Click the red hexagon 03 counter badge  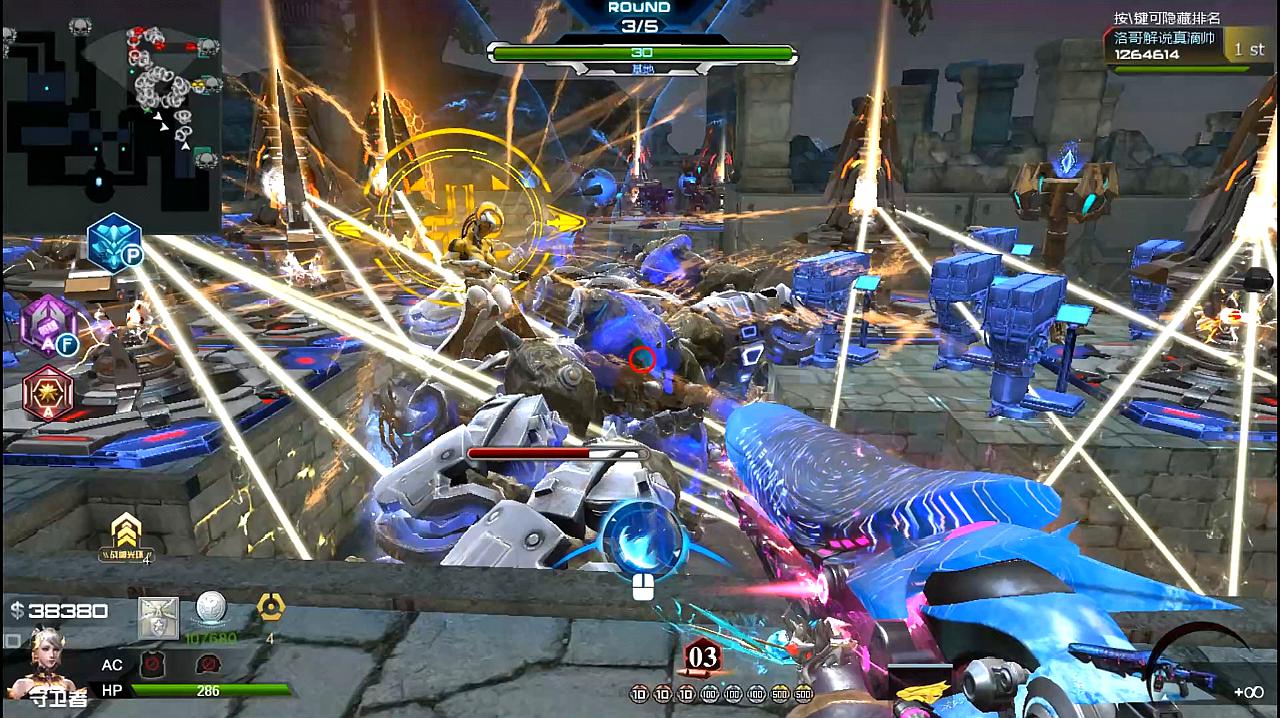point(702,656)
